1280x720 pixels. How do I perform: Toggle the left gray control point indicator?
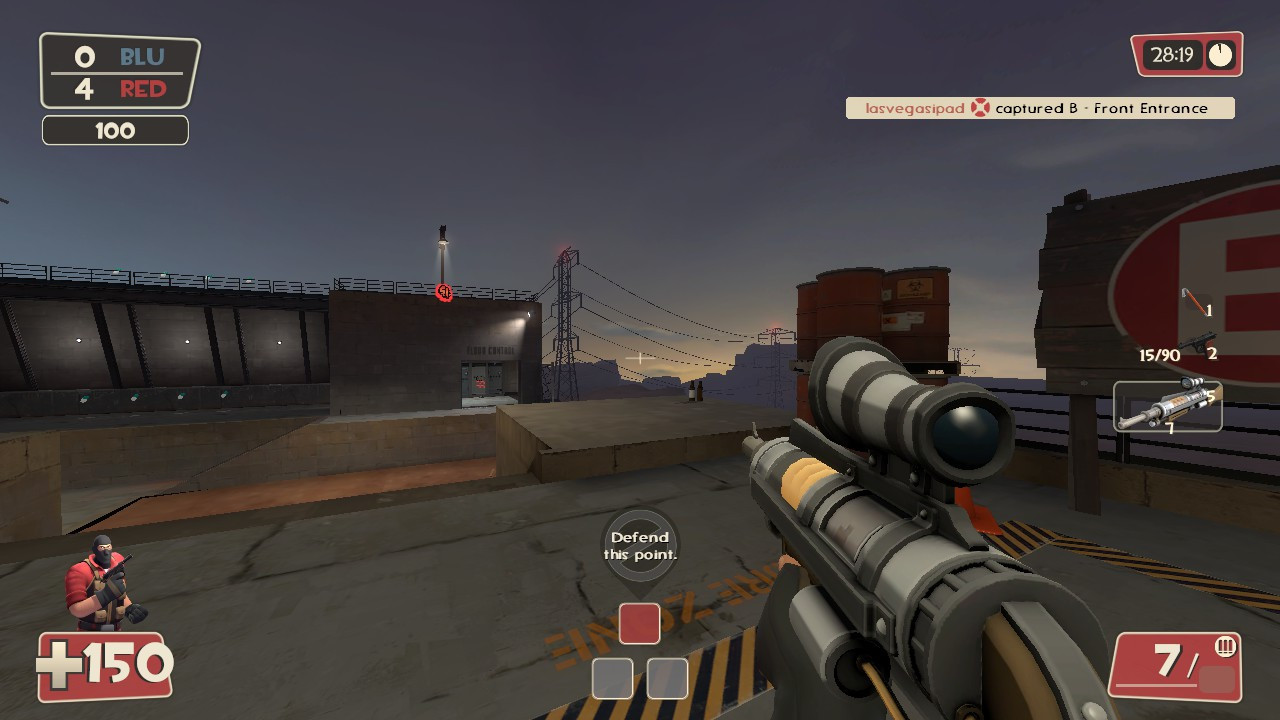[x=613, y=679]
